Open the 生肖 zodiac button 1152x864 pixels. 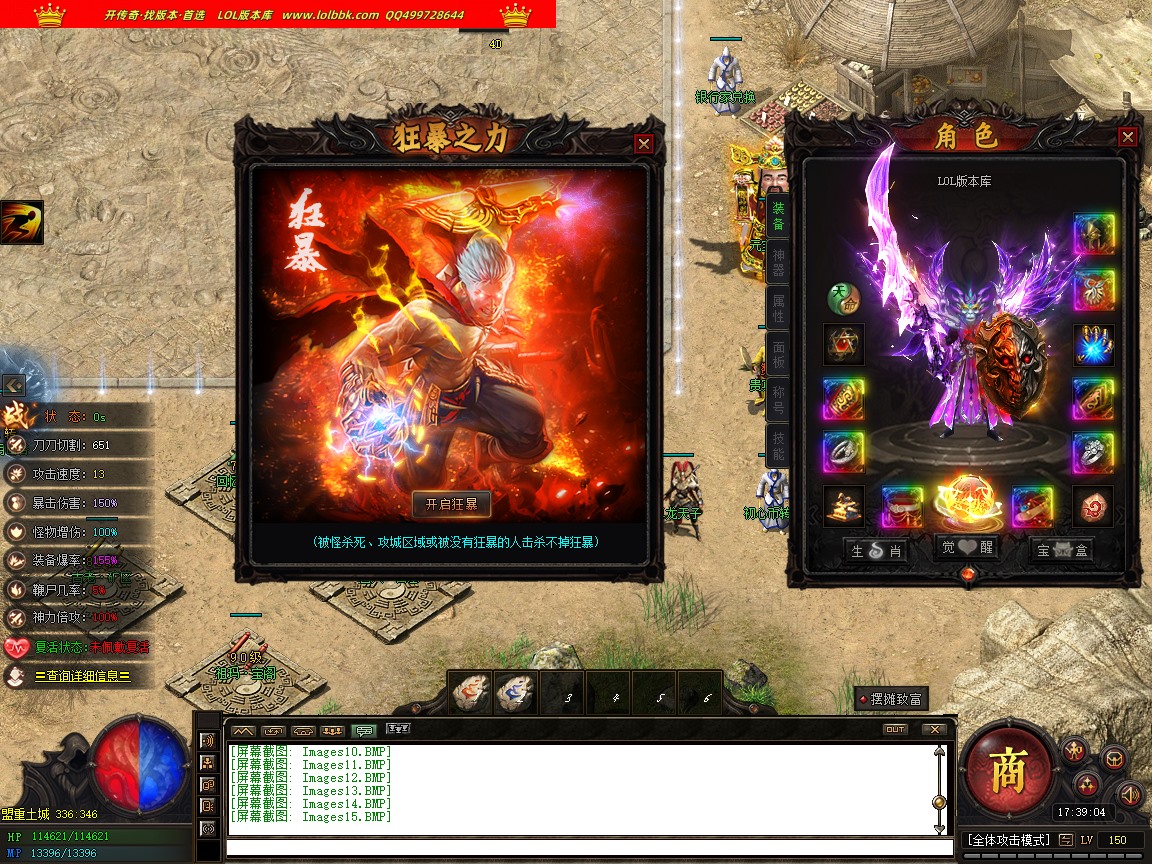876,549
